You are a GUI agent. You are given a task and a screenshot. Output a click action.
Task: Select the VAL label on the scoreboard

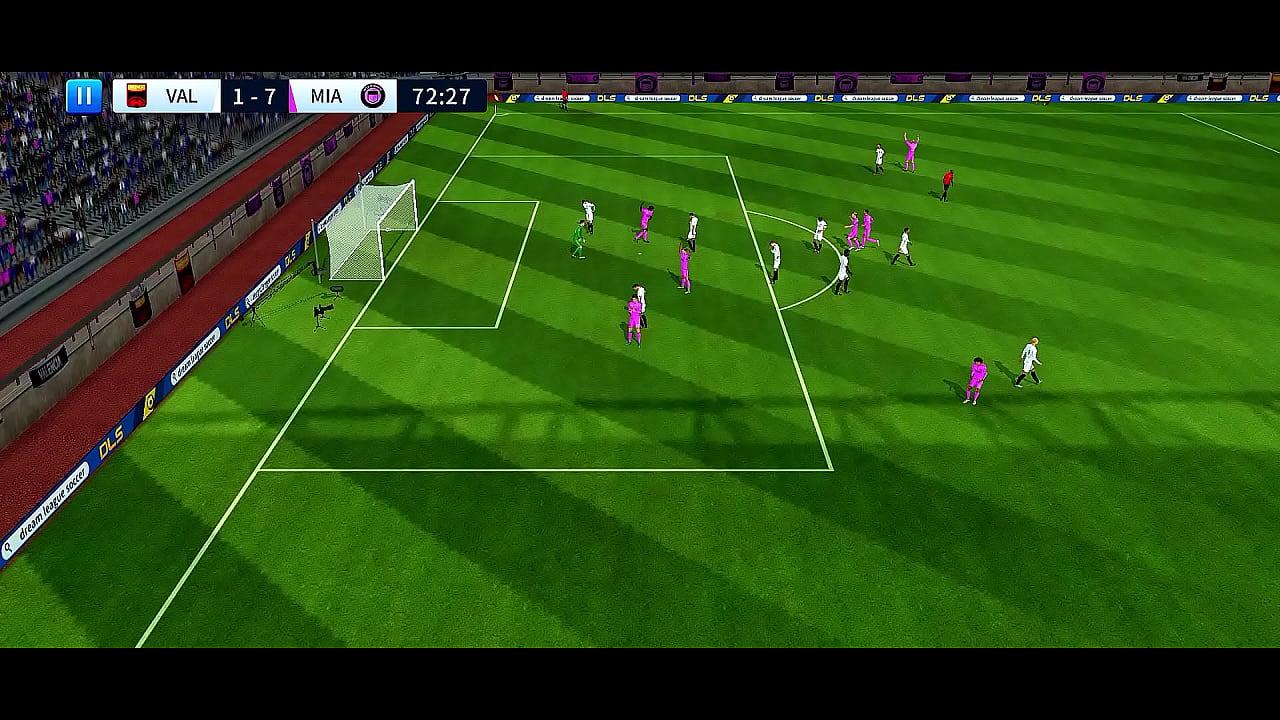point(184,96)
